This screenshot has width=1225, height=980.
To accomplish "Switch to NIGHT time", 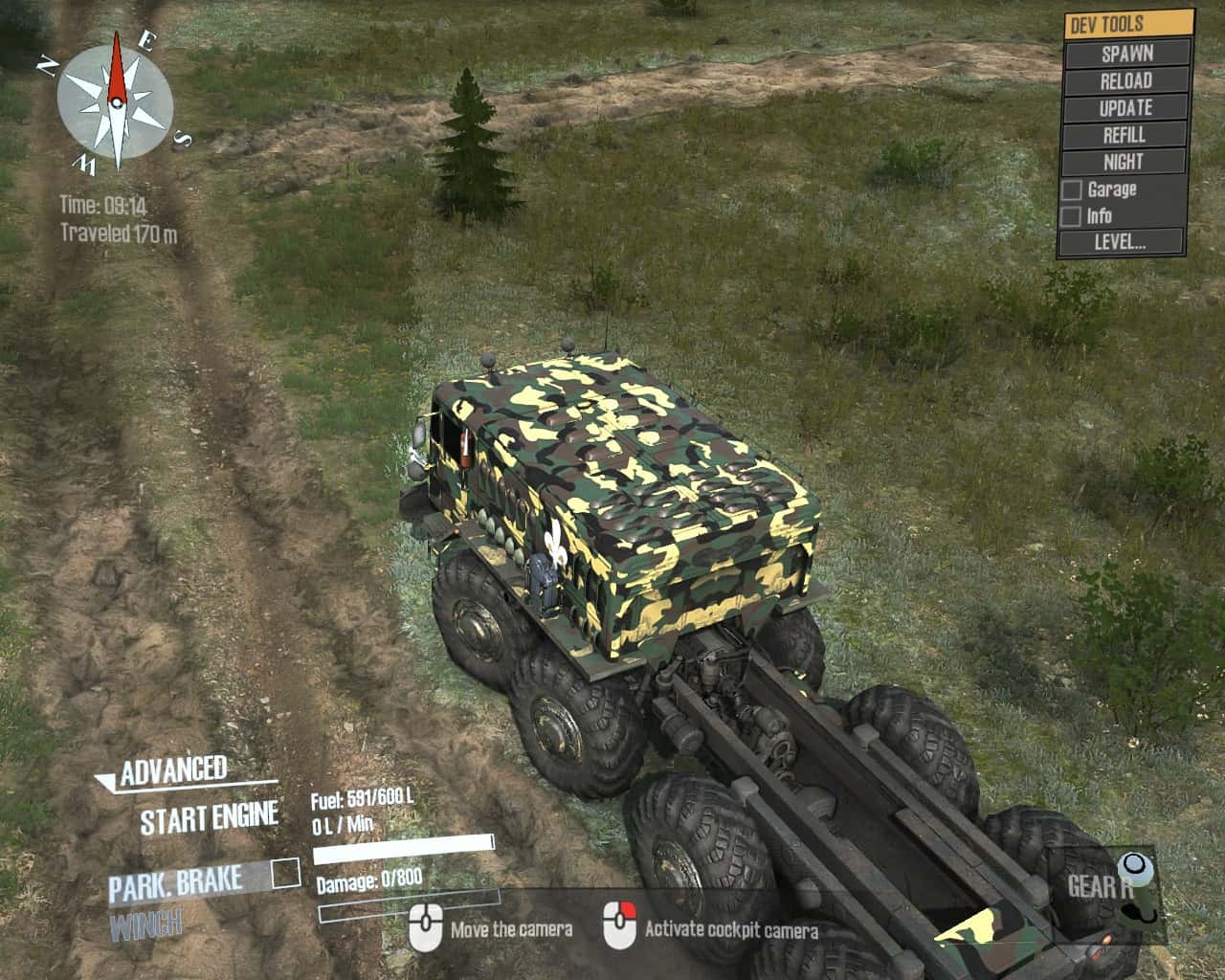I will [1126, 162].
